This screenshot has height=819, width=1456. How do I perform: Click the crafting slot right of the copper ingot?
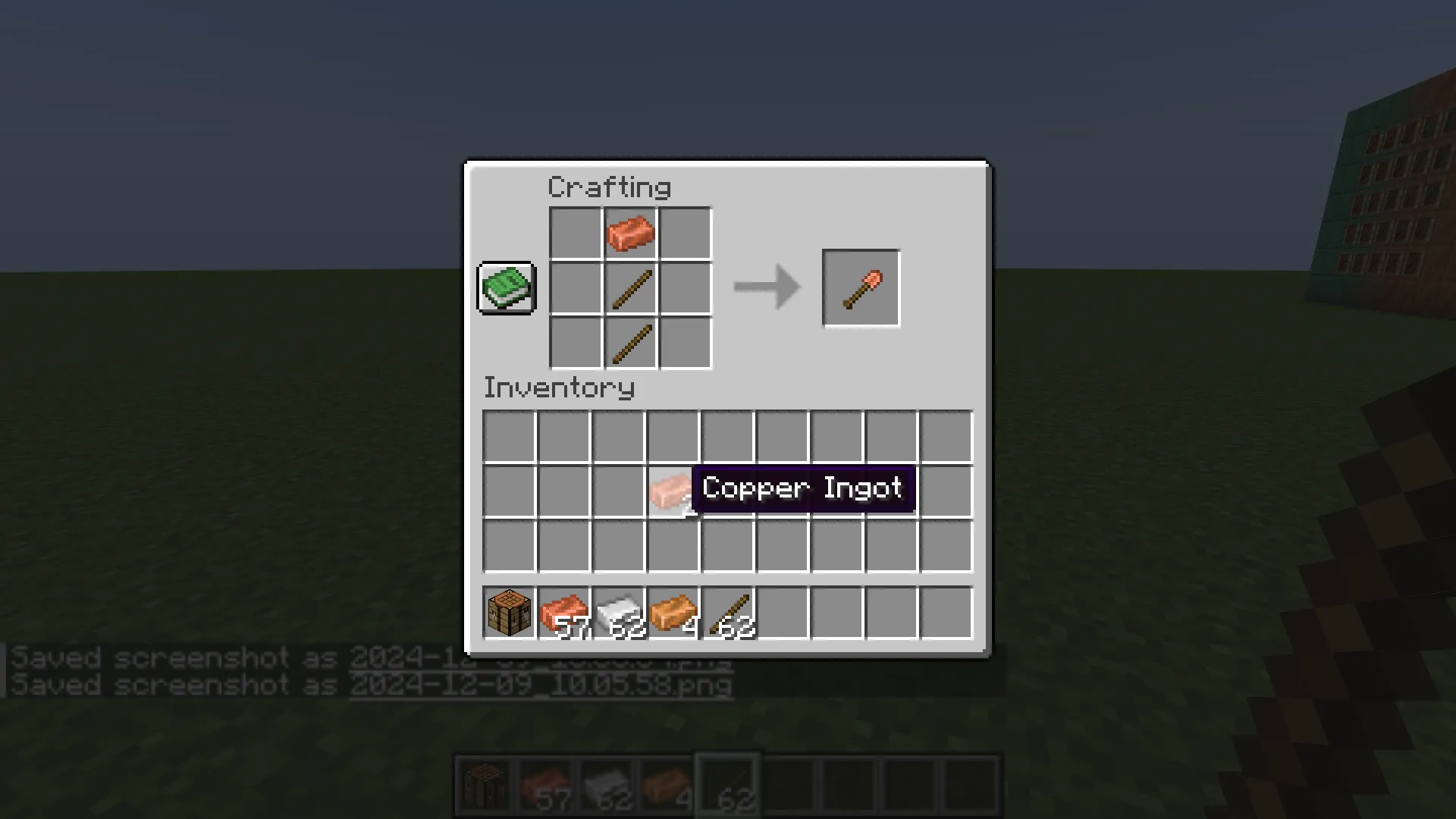[x=685, y=233]
